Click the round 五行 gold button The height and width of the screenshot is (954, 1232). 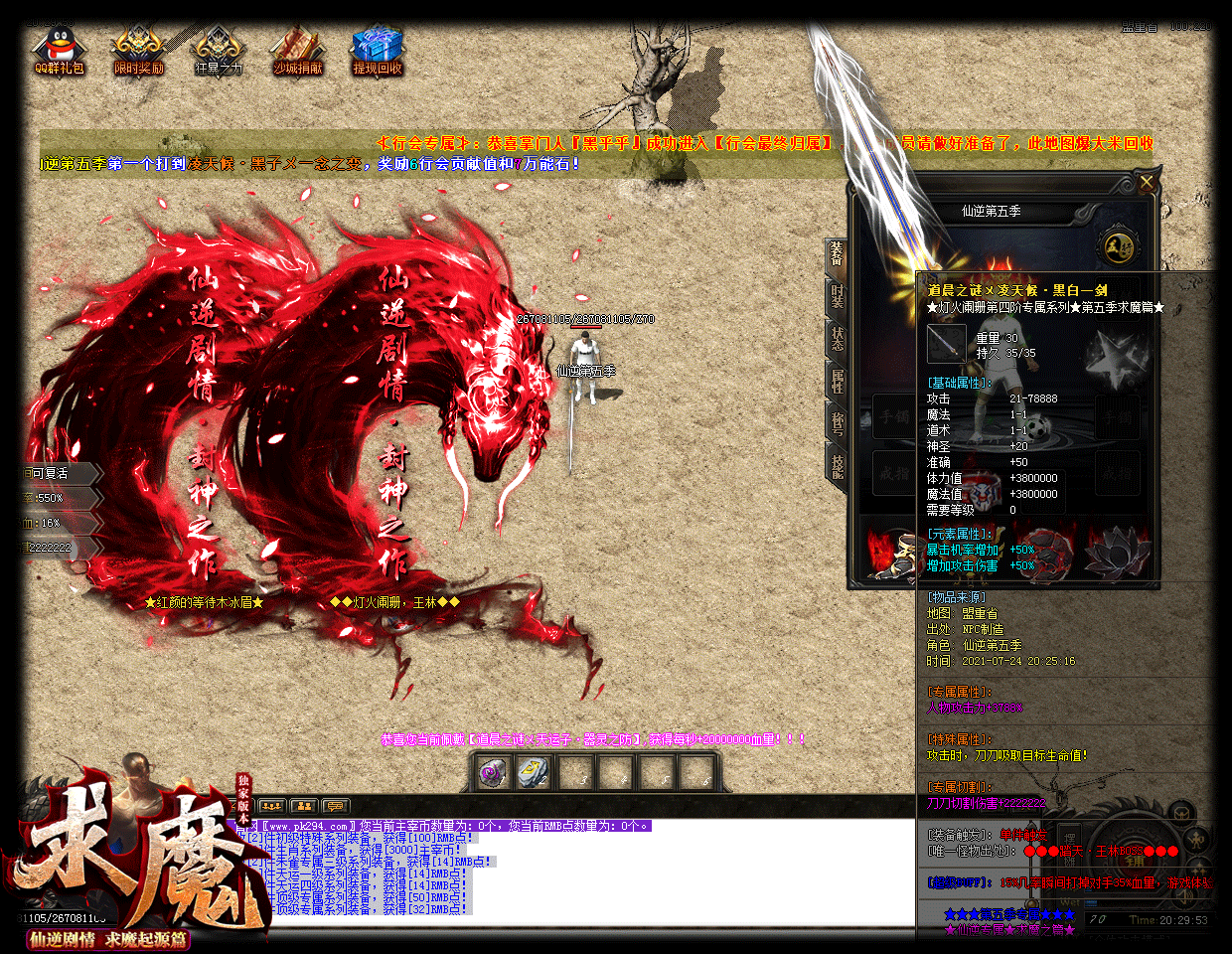click(1120, 247)
